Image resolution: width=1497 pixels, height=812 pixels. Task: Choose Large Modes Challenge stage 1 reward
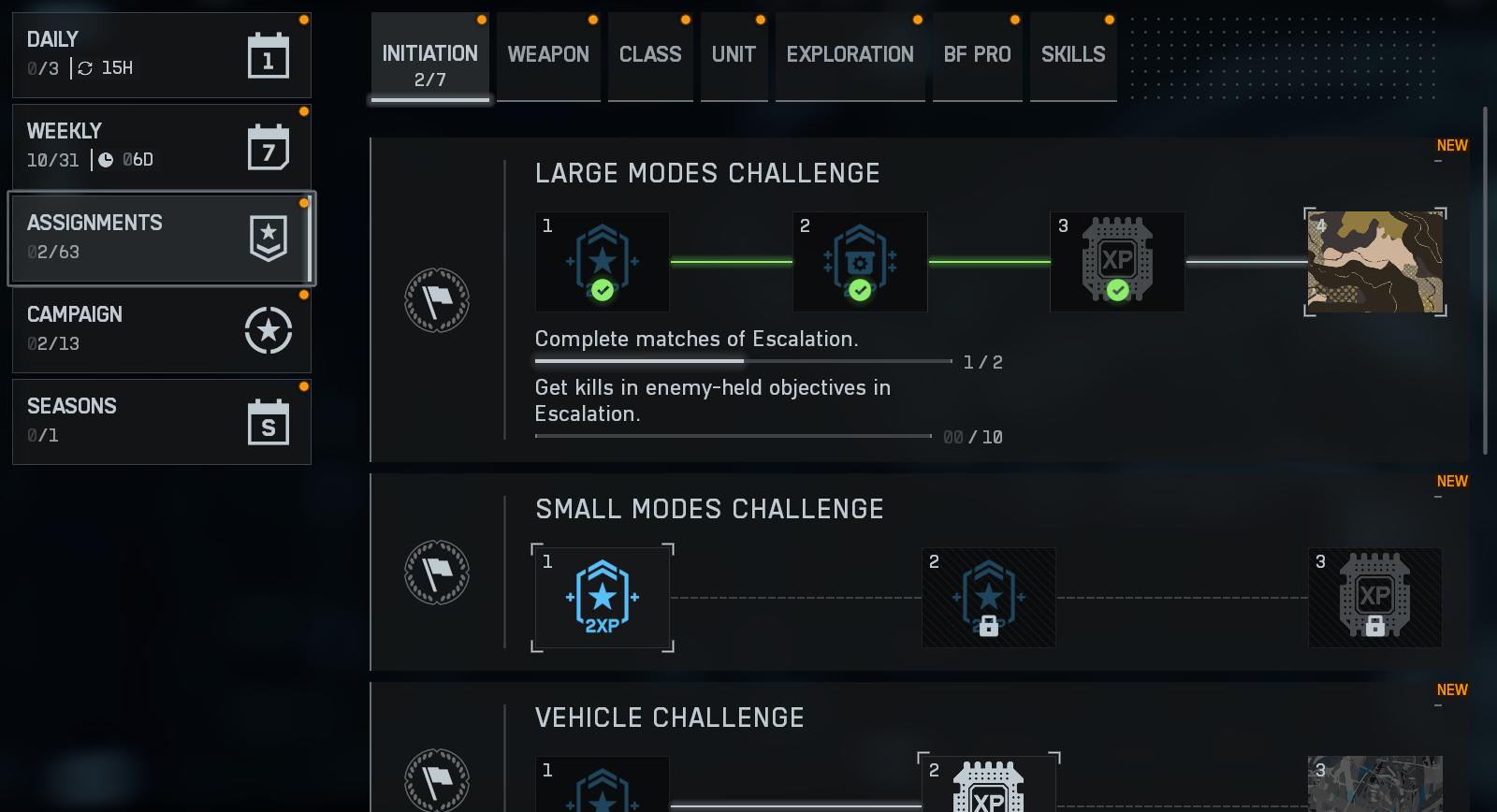[603, 262]
